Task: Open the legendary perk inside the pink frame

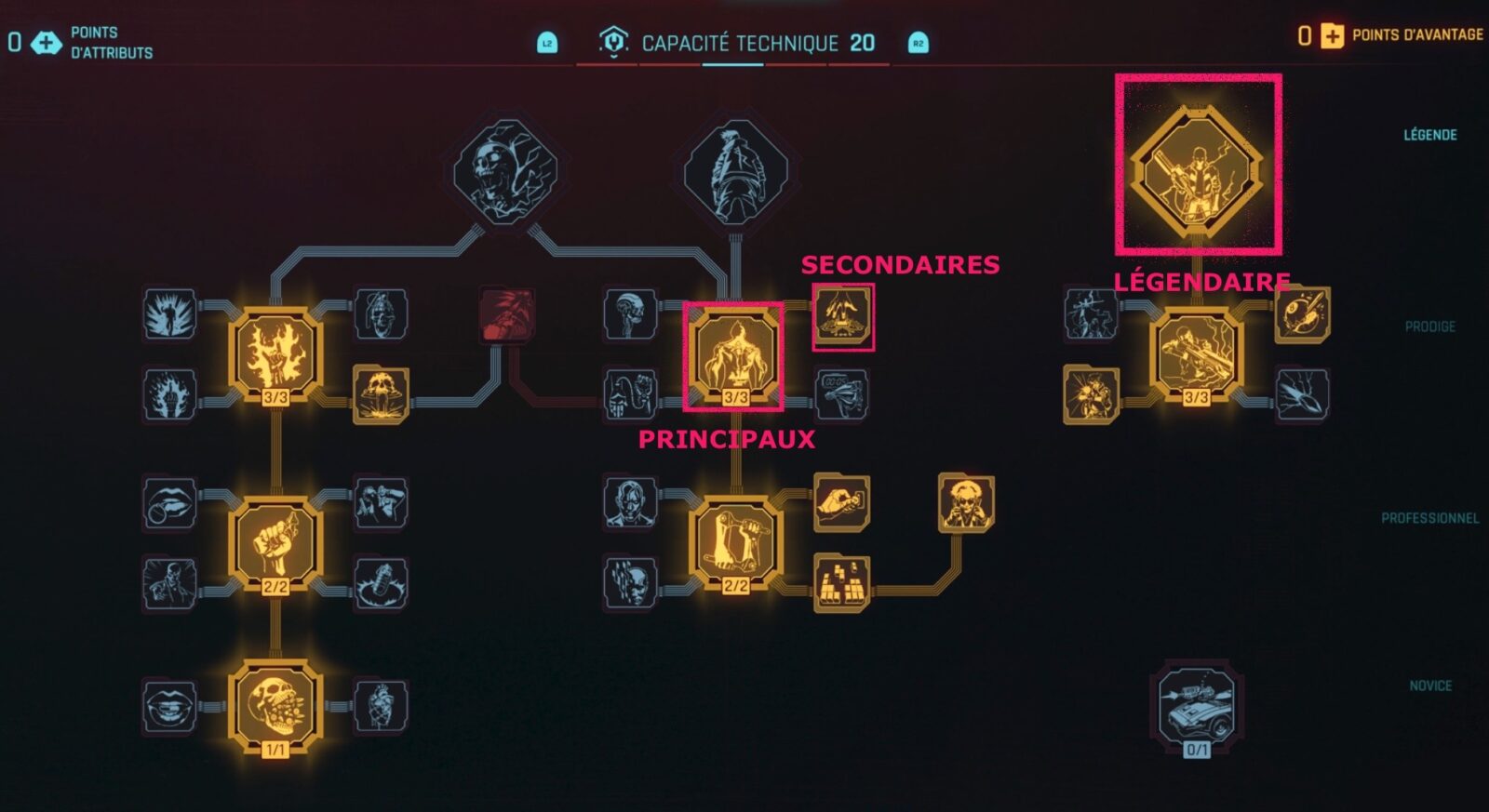Action: click(x=1199, y=167)
